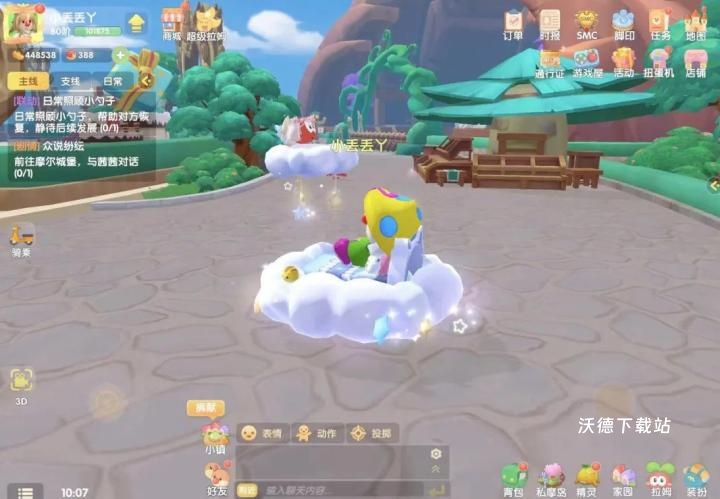
Task: Open the 商城 shop icon
Action: point(173,22)
